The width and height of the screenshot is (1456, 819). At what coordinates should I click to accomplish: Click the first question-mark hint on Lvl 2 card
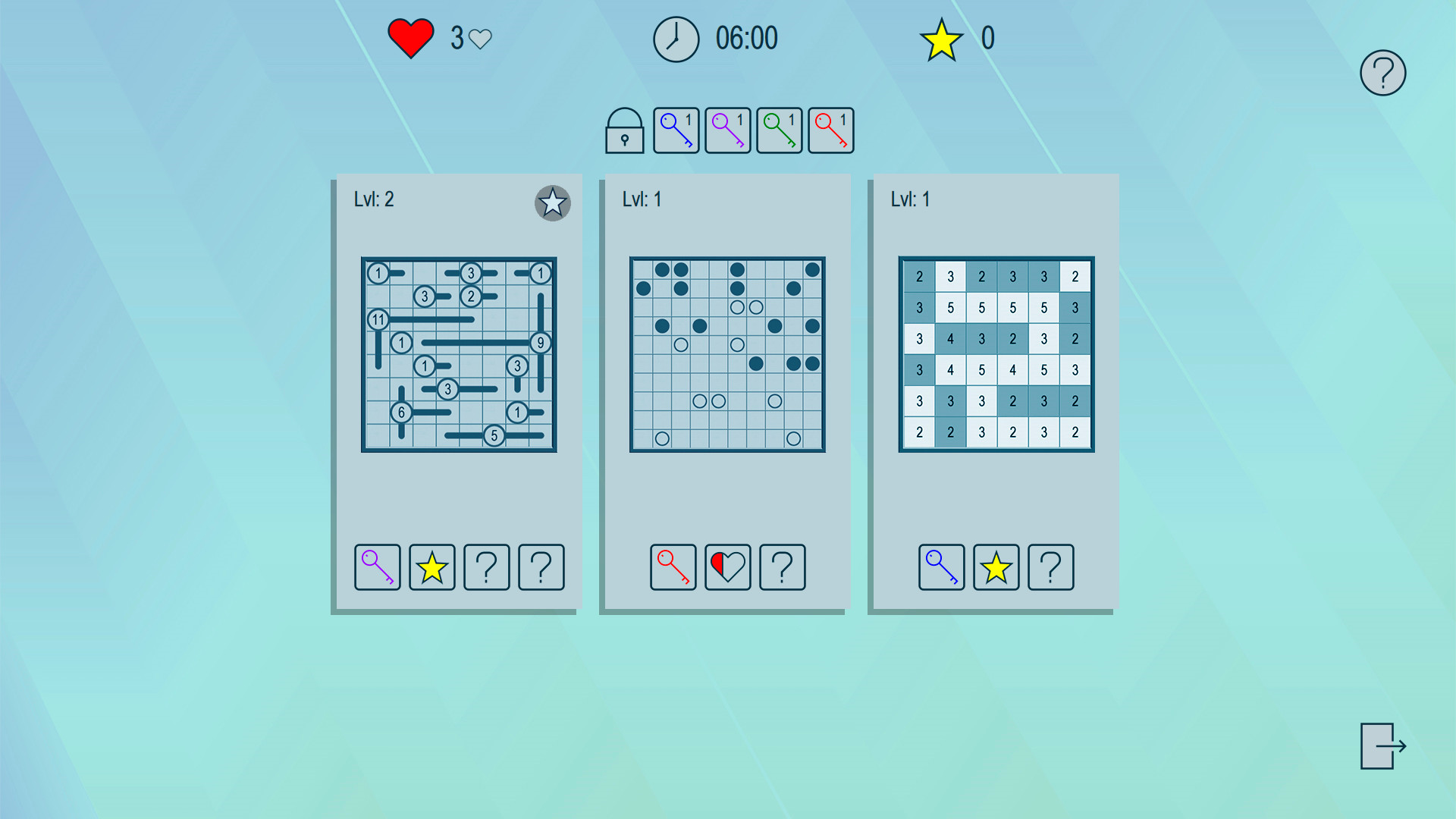(x=486, y=567)
